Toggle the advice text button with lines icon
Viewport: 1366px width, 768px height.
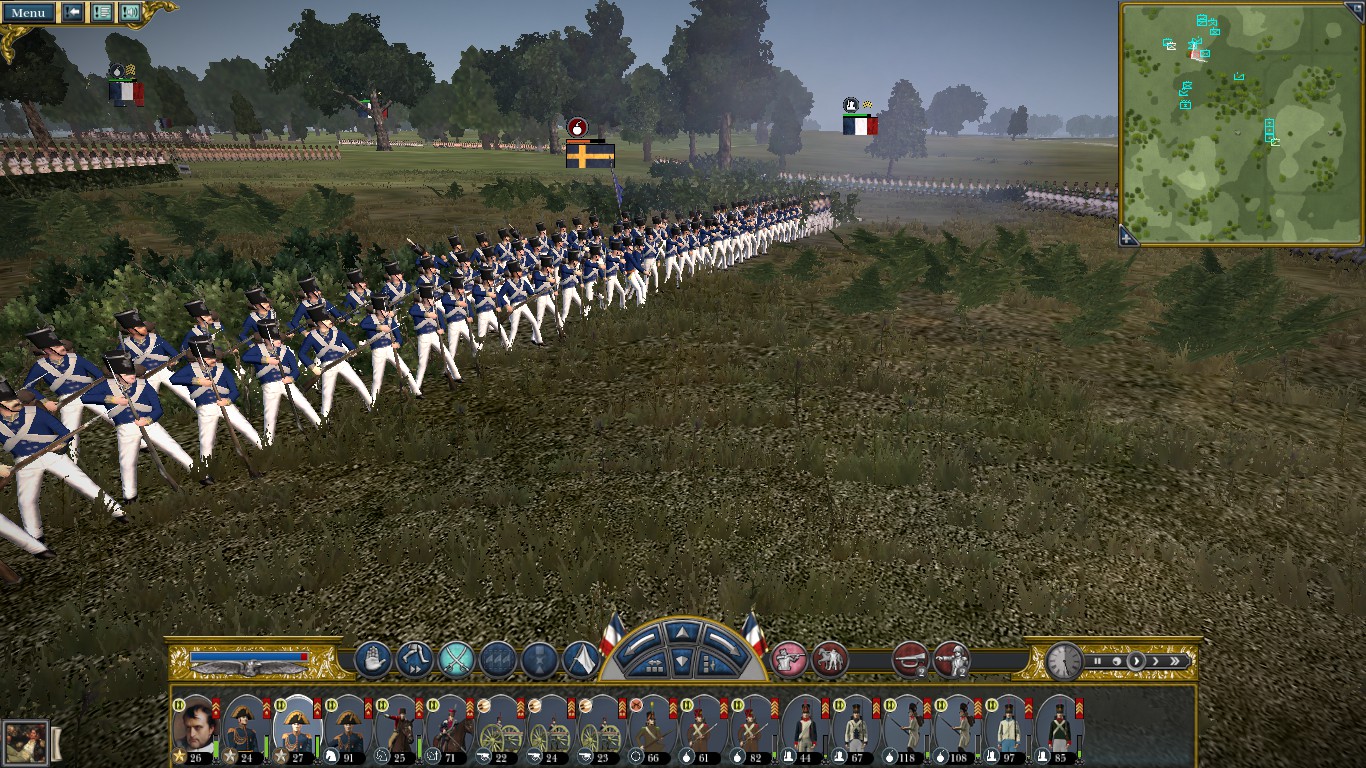point(101,13)
